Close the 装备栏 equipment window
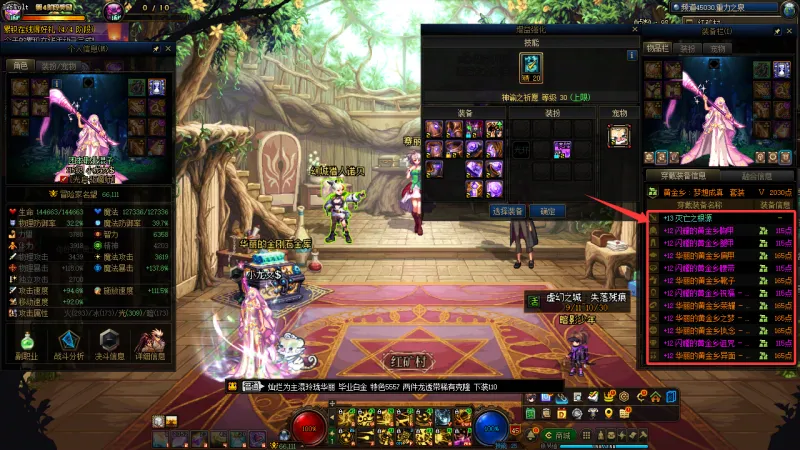Viewport: 800px width, 450px height. (x=790, y=32)
